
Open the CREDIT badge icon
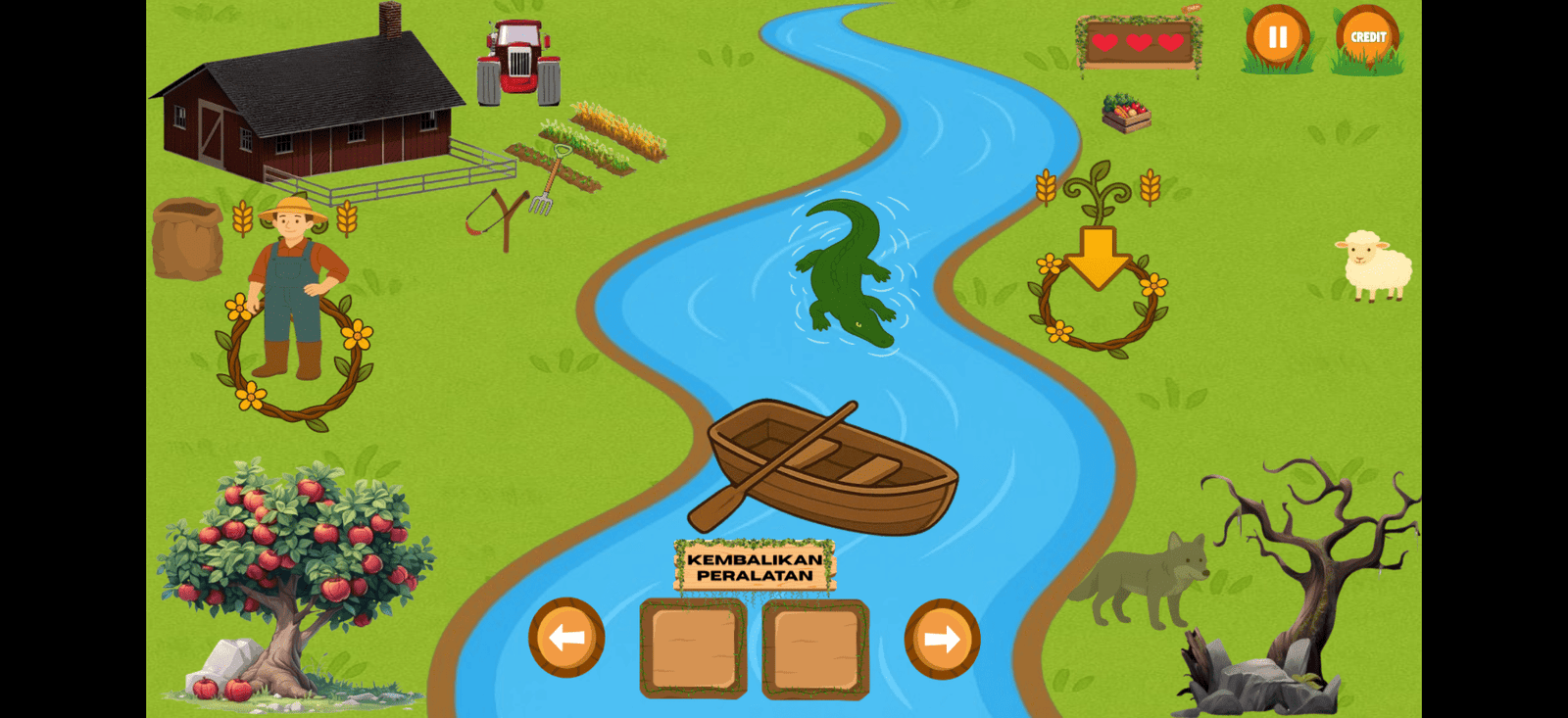(1366, 37)
